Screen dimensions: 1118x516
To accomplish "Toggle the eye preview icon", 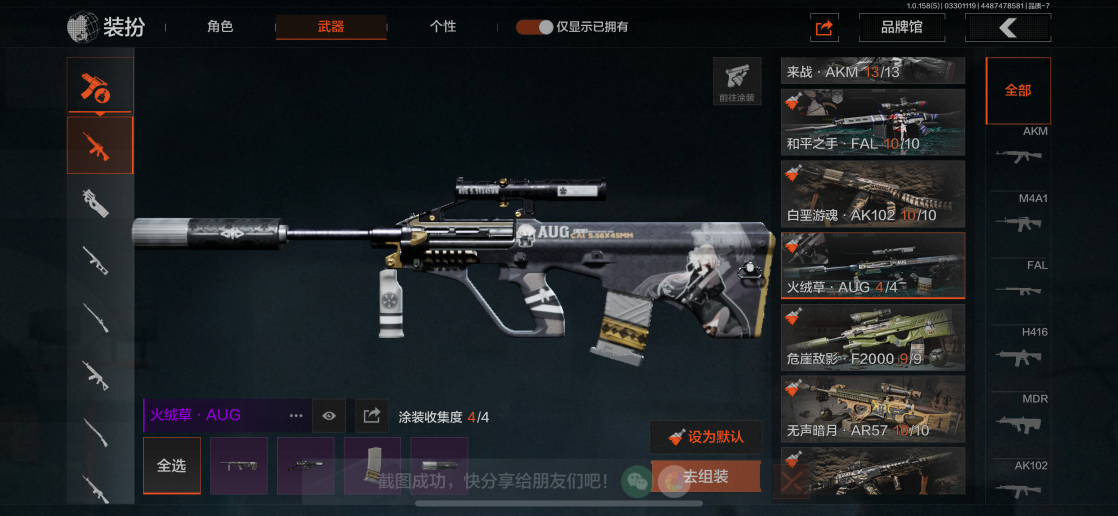I will 329,415.
